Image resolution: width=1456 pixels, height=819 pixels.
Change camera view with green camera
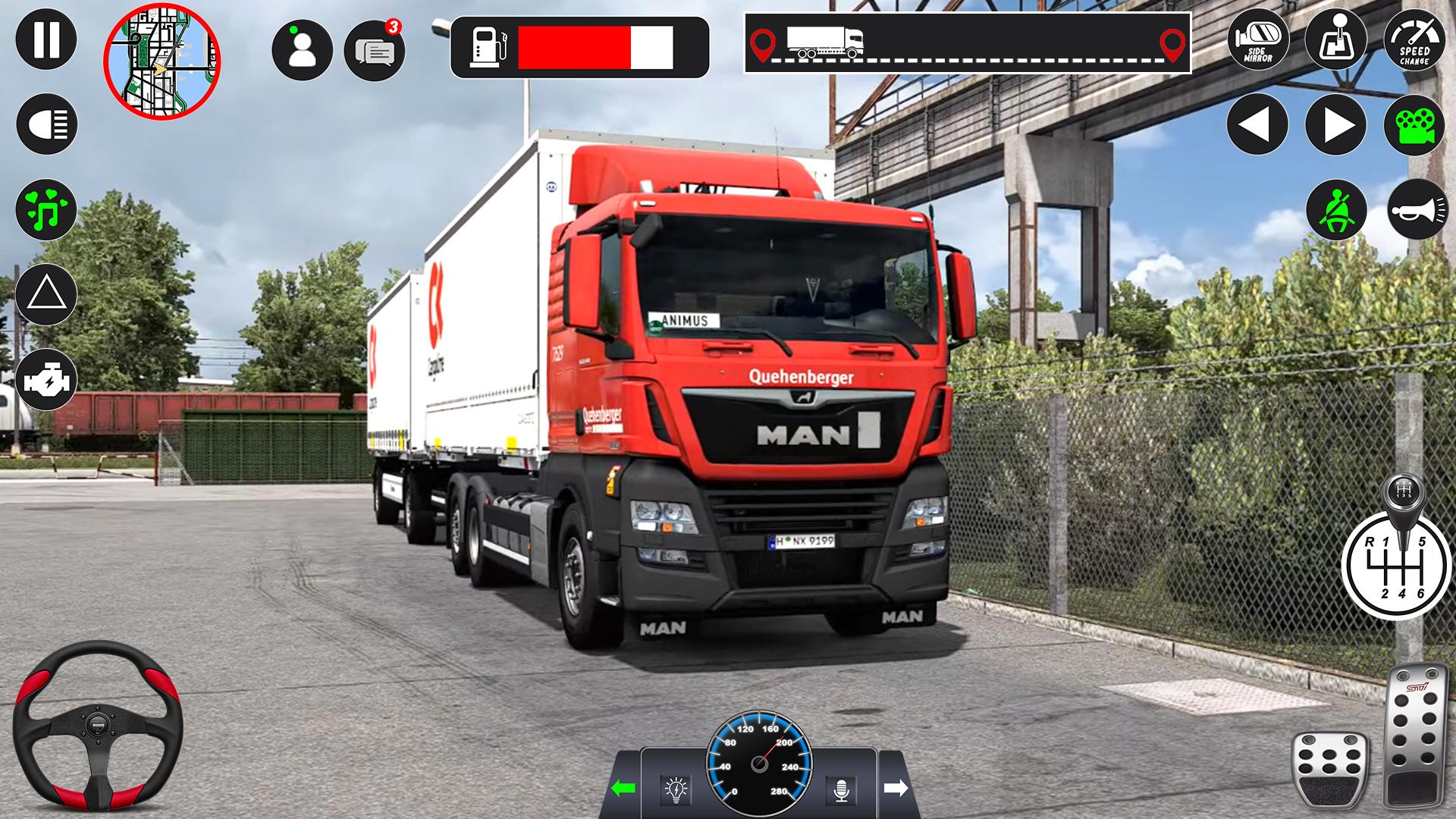click(1414, 124)
